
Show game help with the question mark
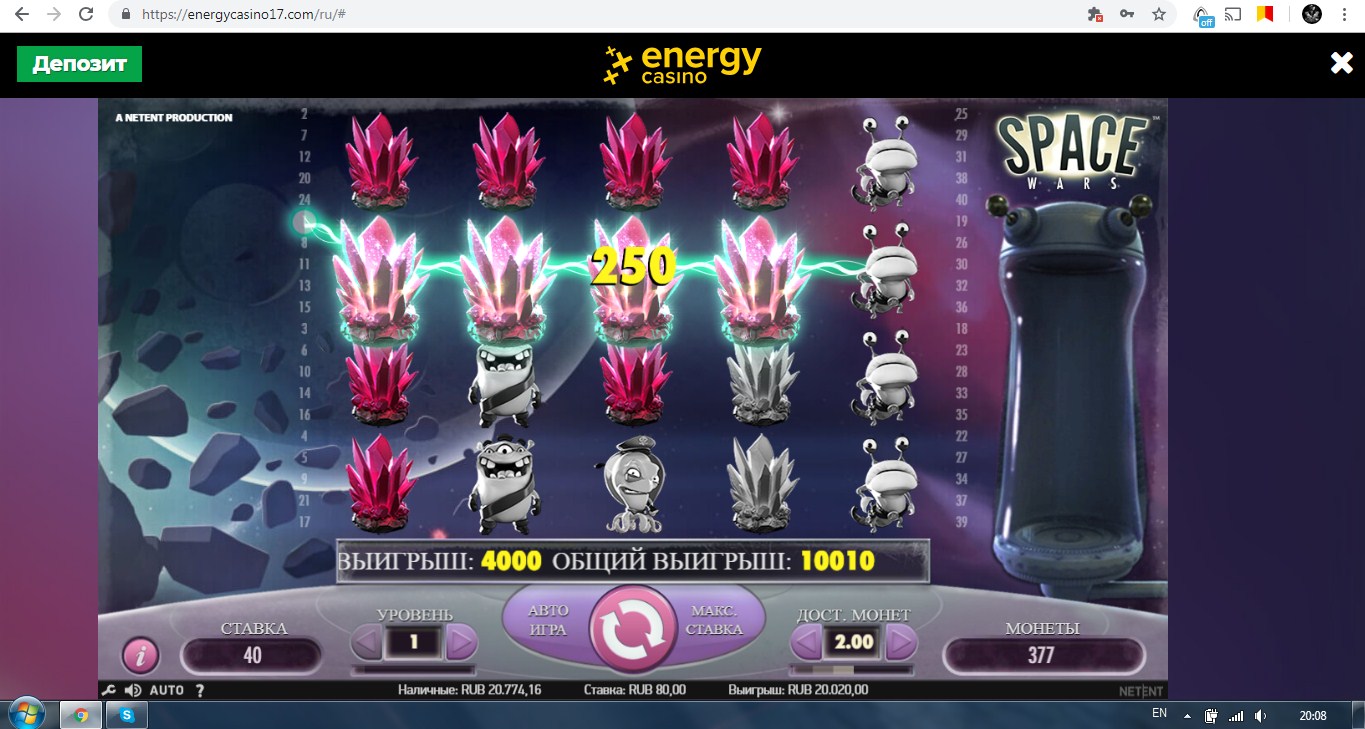[199, 690]
